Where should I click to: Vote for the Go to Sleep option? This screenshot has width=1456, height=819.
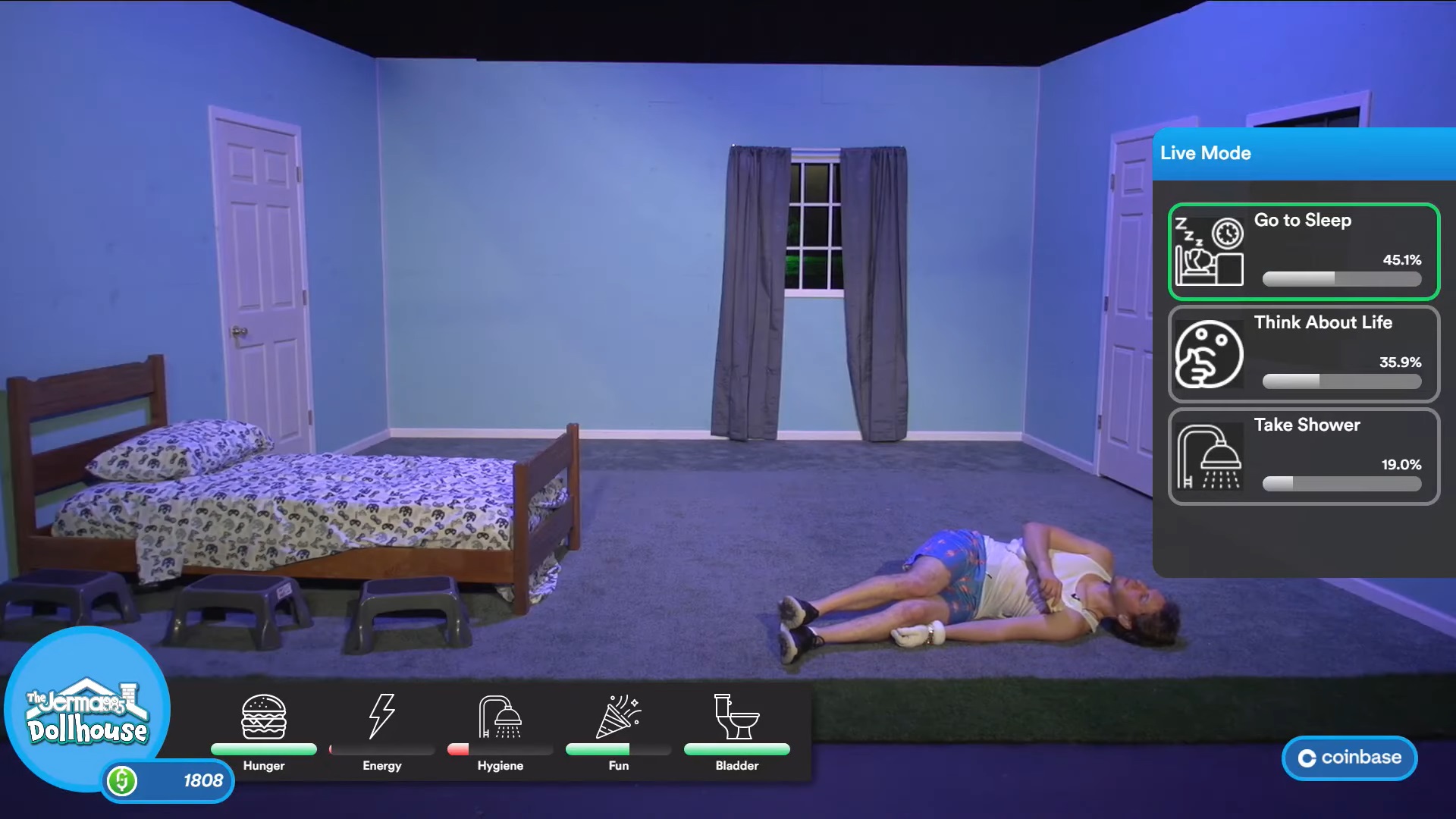coord(1302,250)
